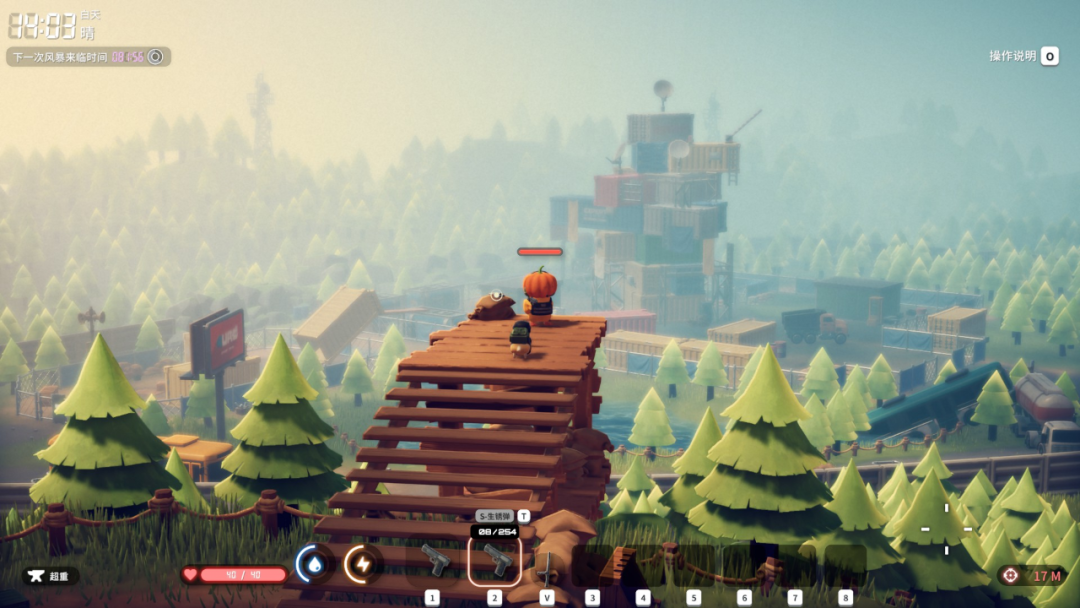Screen dimensions: 1080x608
Task: Select the pistol in hotbar slot 1
Action: click(435, 561)
